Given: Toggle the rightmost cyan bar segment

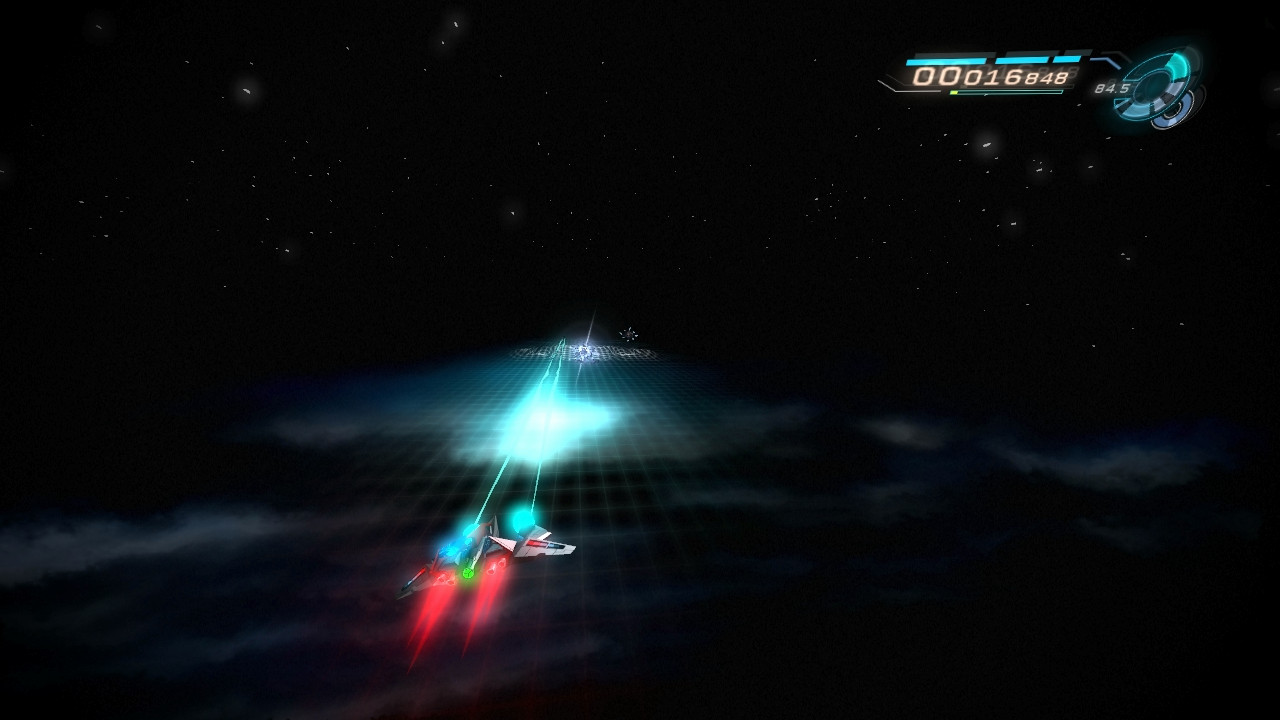Looking at the screenshot, I should (1067, 59).
